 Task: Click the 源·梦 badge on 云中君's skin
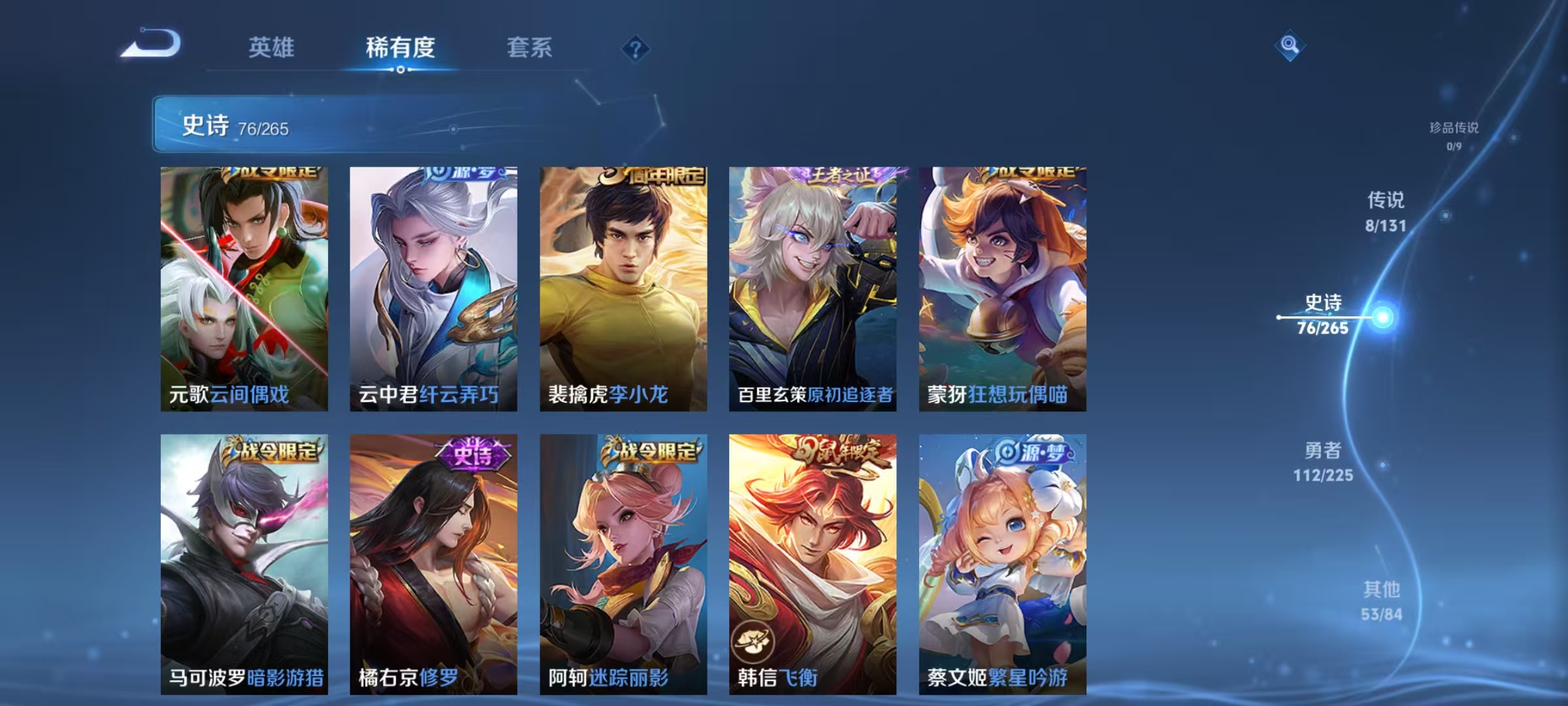[464, 173]
